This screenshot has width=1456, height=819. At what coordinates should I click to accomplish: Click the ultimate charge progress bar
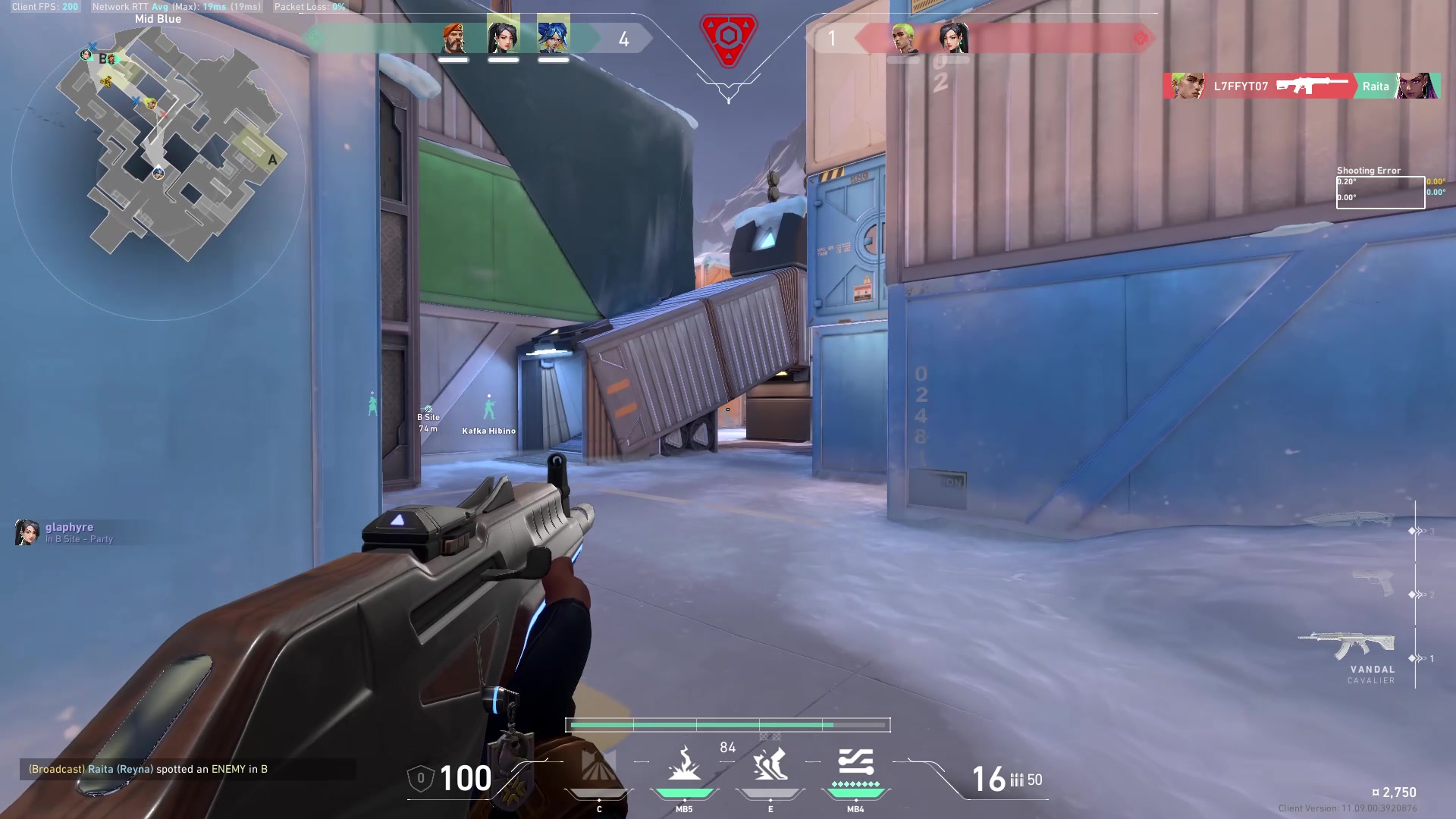[728, 725]
